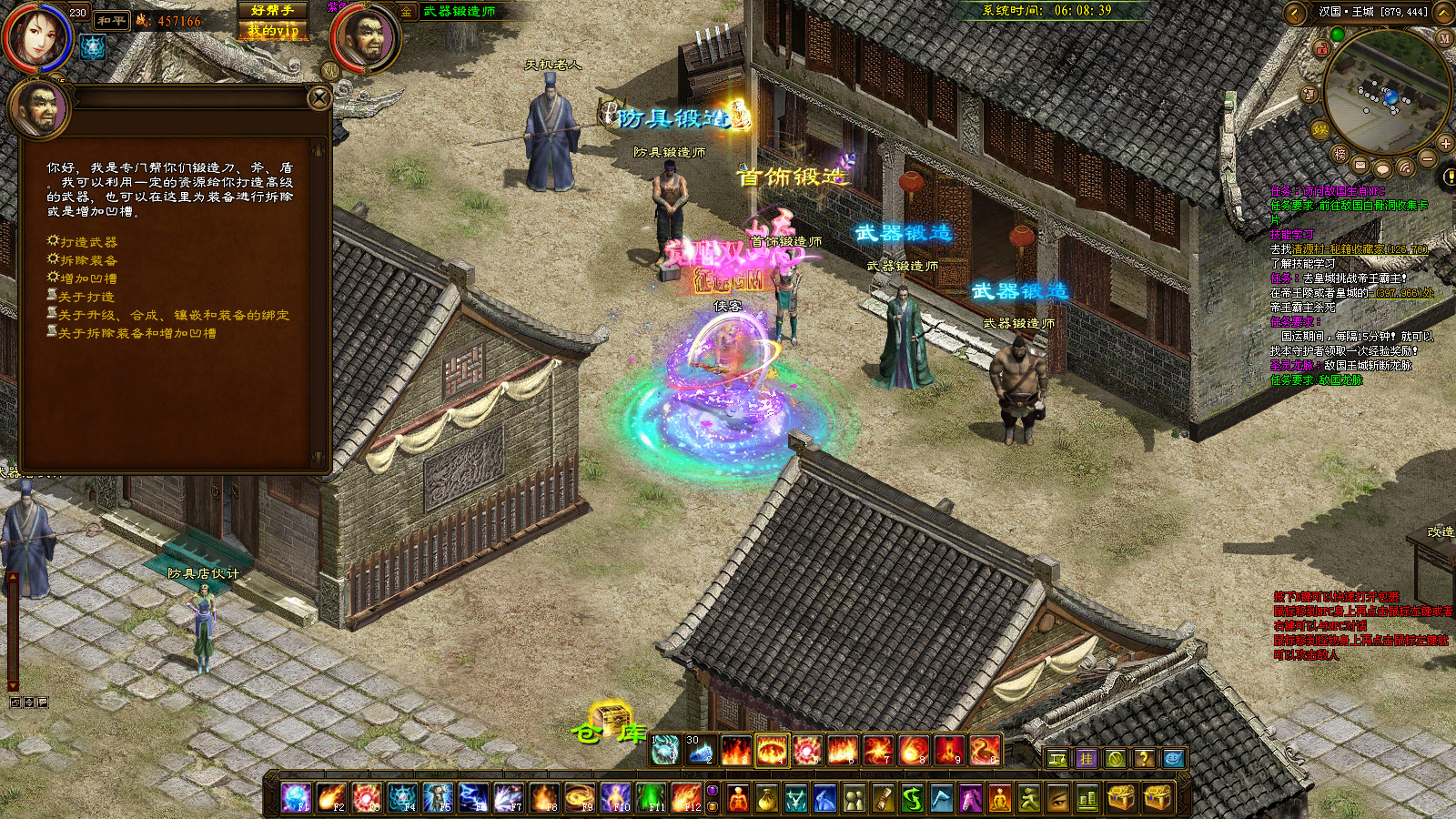The image size is (1456, 819).
Task: Open the 关于拆除装备和增加凹槽 help entry
Action: click(136, 333)
